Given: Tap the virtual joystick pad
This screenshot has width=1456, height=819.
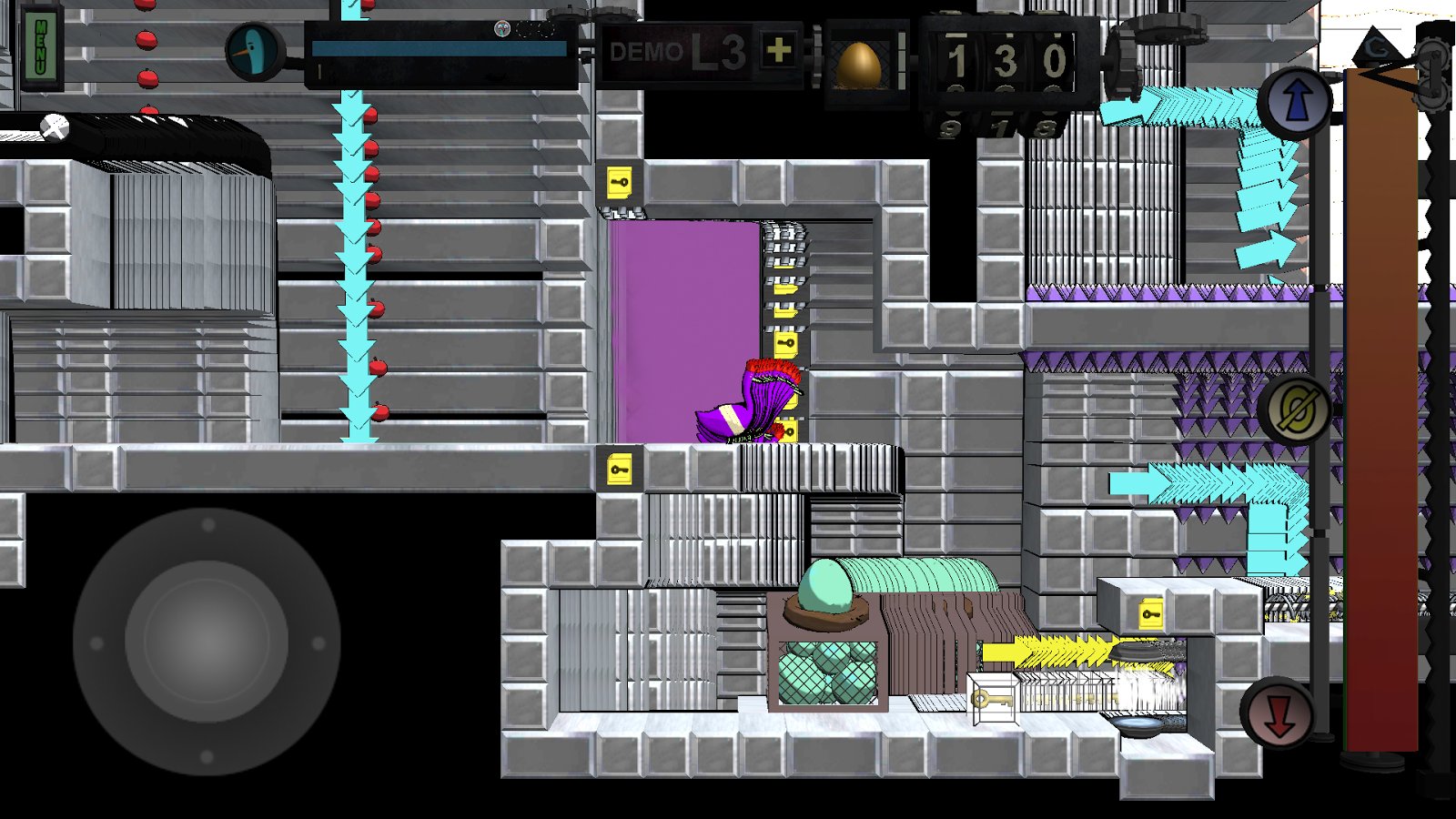Looking at the screenshot, I should (x=207, y=642).
